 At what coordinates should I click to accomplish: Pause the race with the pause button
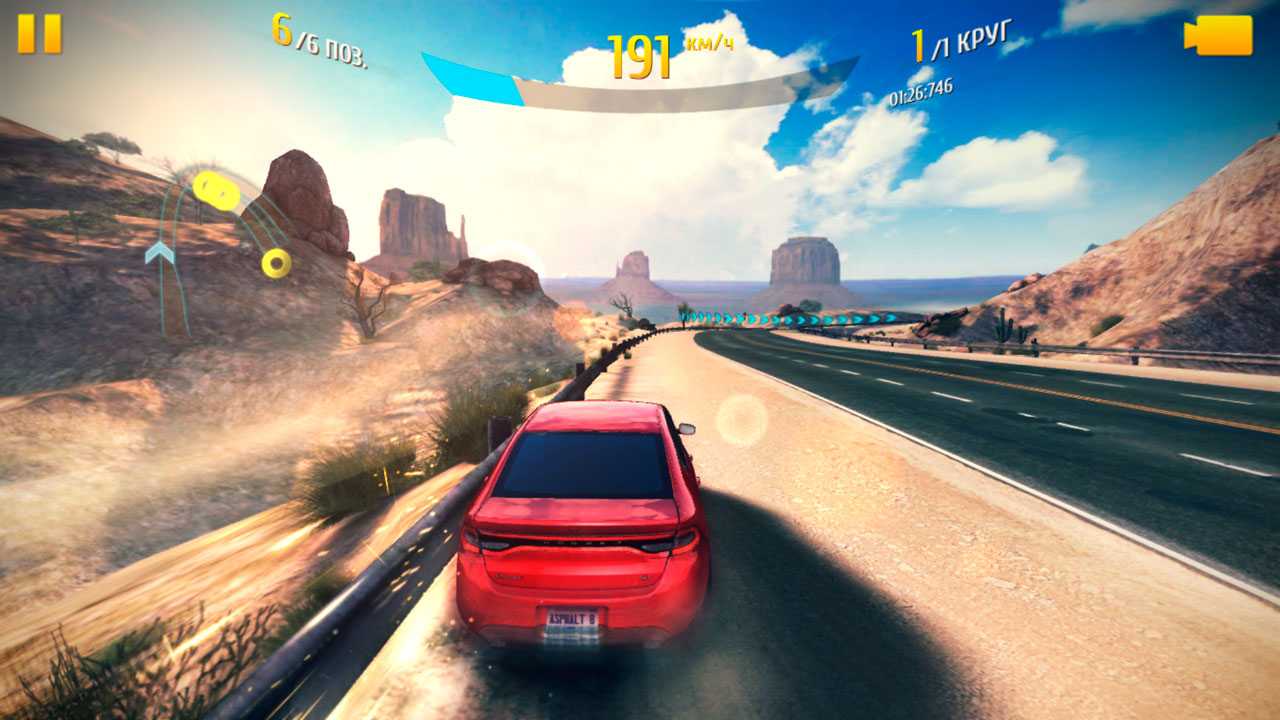click(x=40, y=34)
